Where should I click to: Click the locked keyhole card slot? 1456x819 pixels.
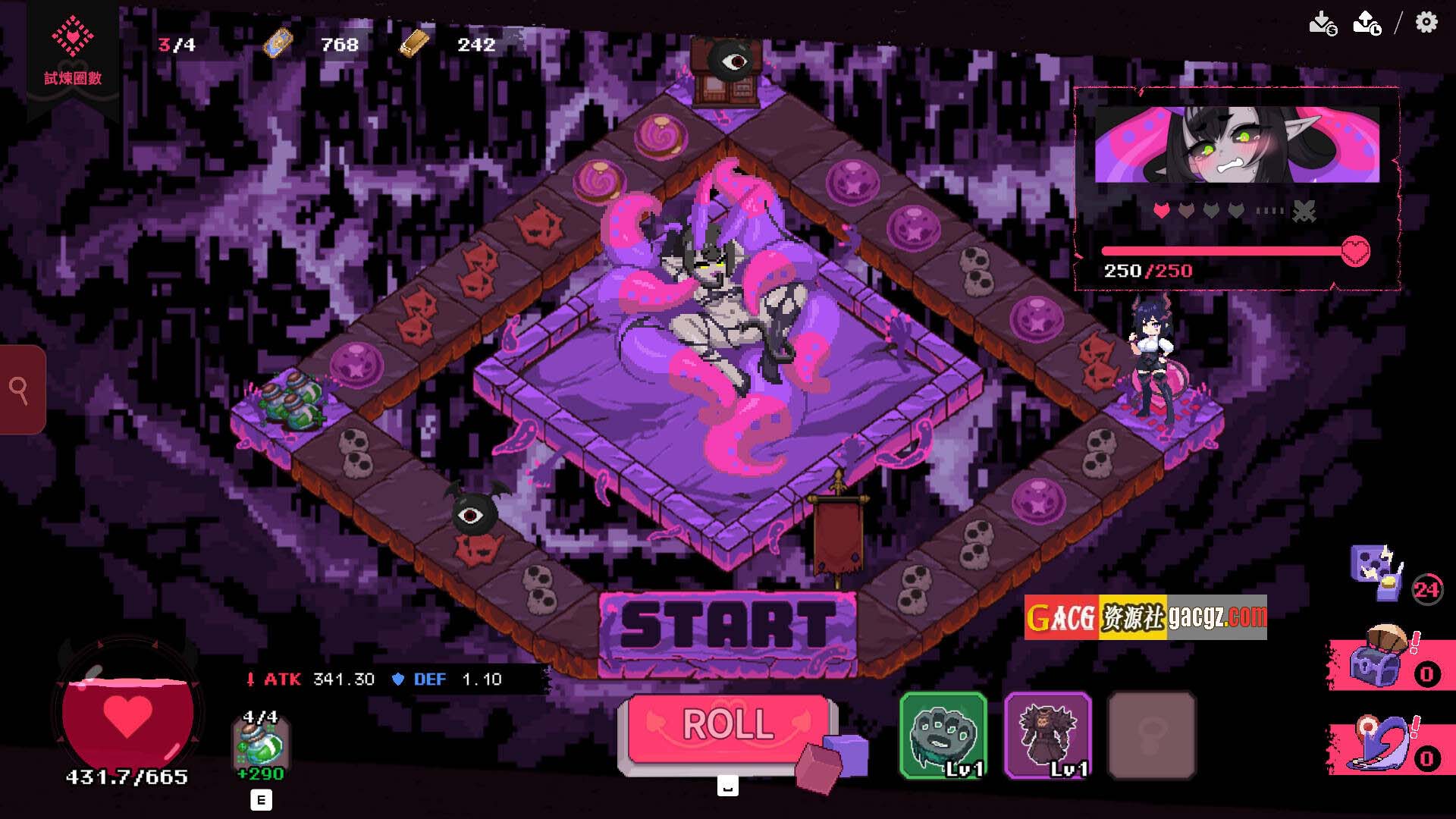coord(1152,735)
